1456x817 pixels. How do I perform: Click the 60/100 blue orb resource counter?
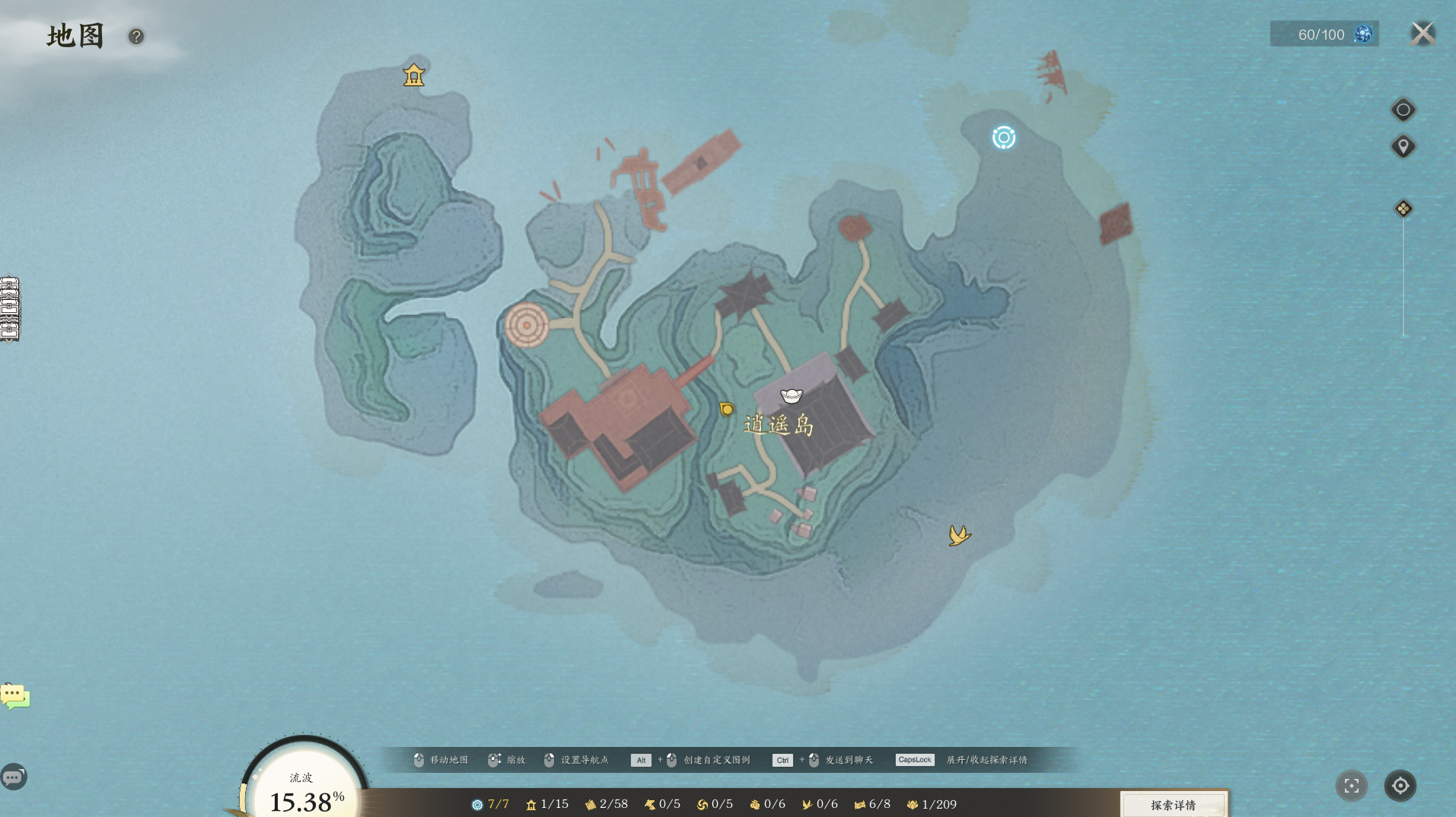(1324, 34)
